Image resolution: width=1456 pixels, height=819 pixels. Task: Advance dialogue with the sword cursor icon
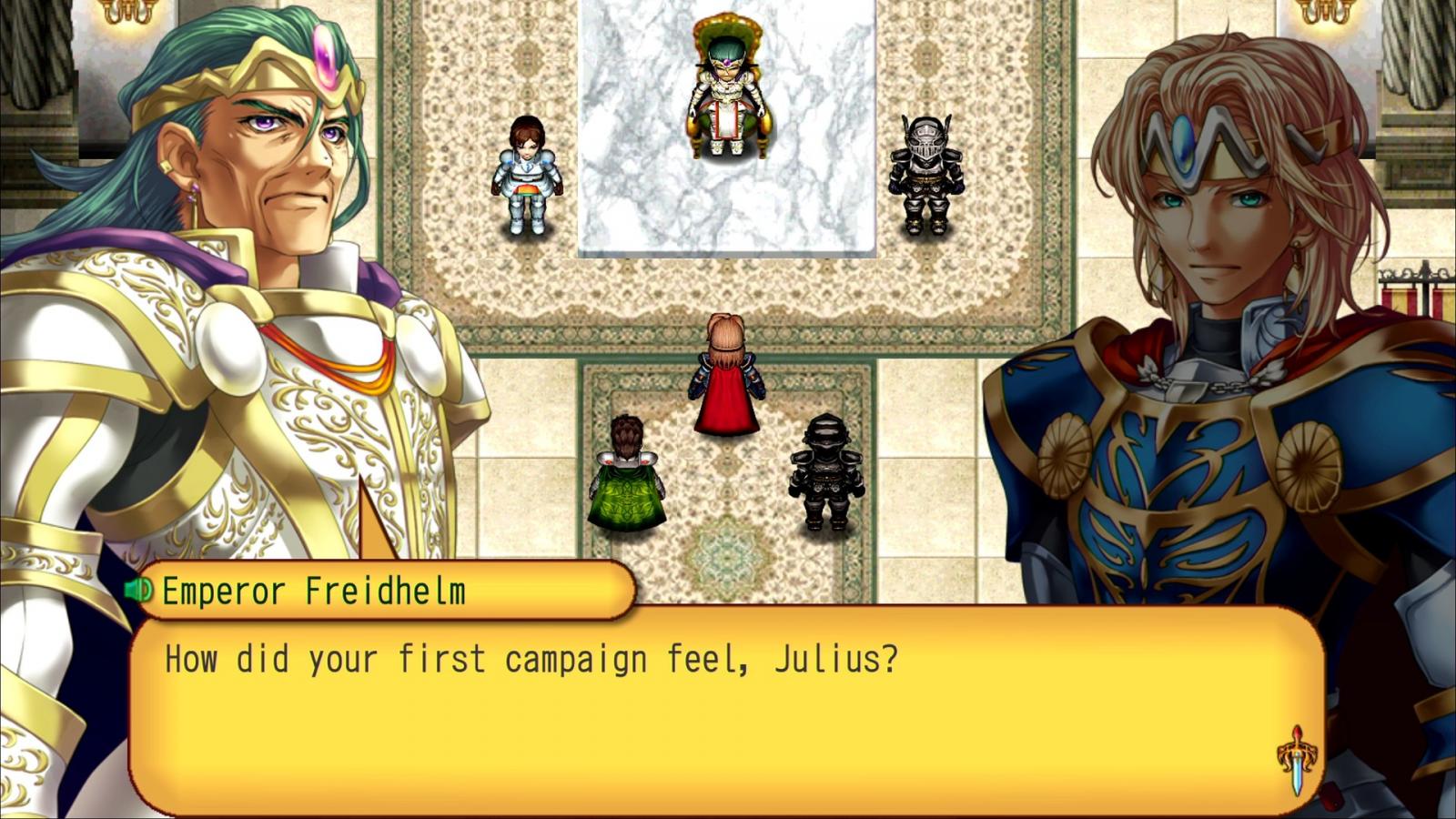tap(1297, 759)
